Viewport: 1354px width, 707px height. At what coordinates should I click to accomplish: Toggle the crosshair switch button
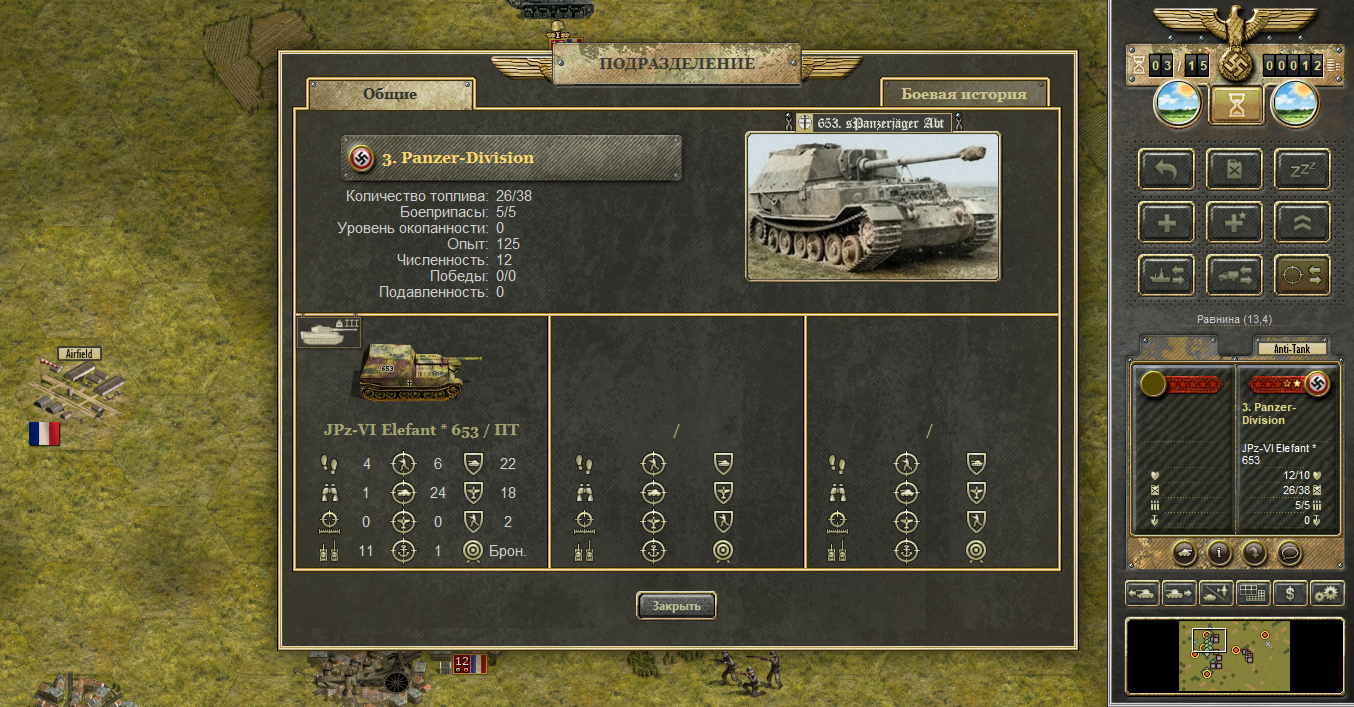coord(1302,275)
